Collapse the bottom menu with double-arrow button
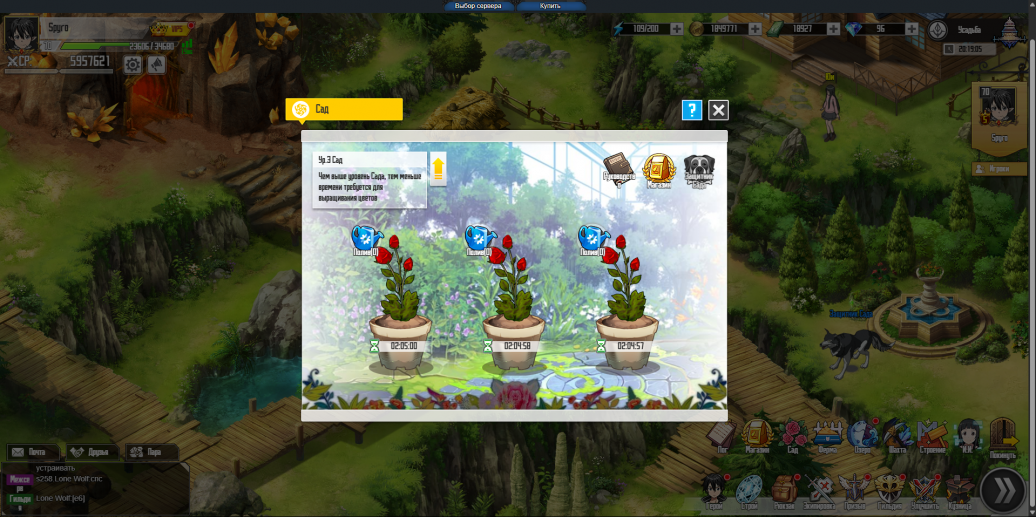 (1001, 490)
